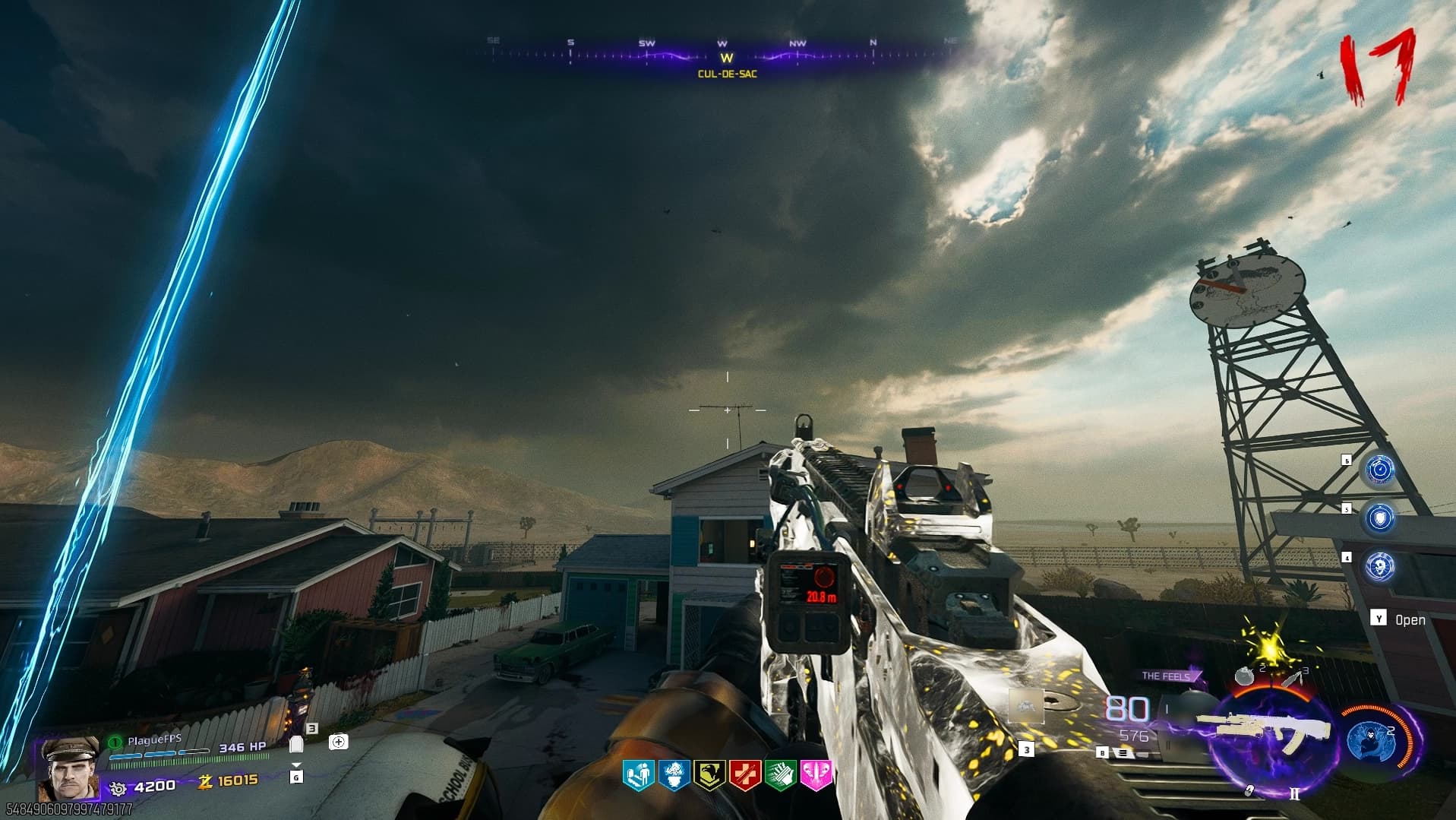1456x820 pixels.
Task: Click the yellow Vulture Aid perk badge
Action: point(709,775)
